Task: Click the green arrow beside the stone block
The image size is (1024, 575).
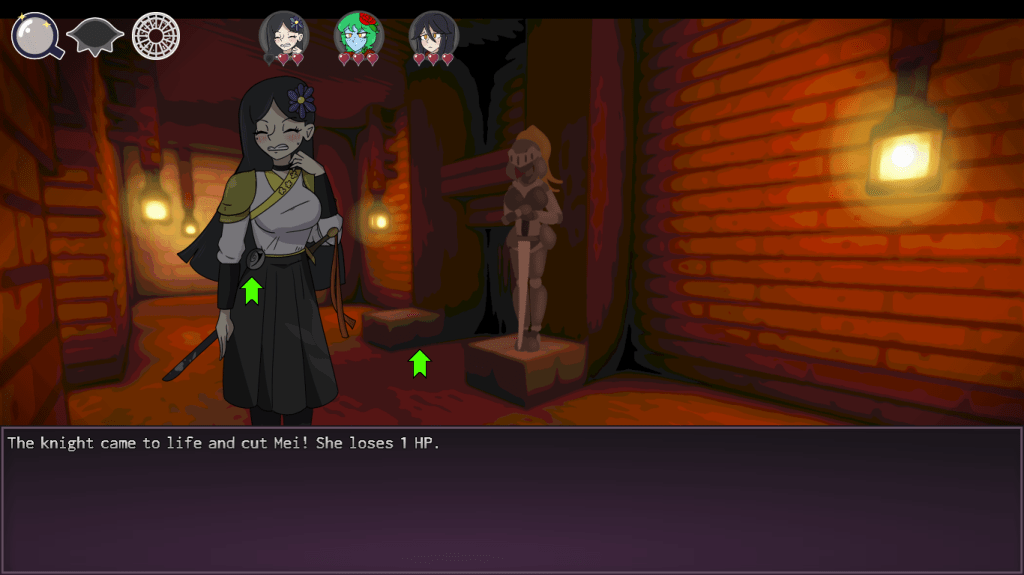Action: pyautogui.click(x=420, y=362)
